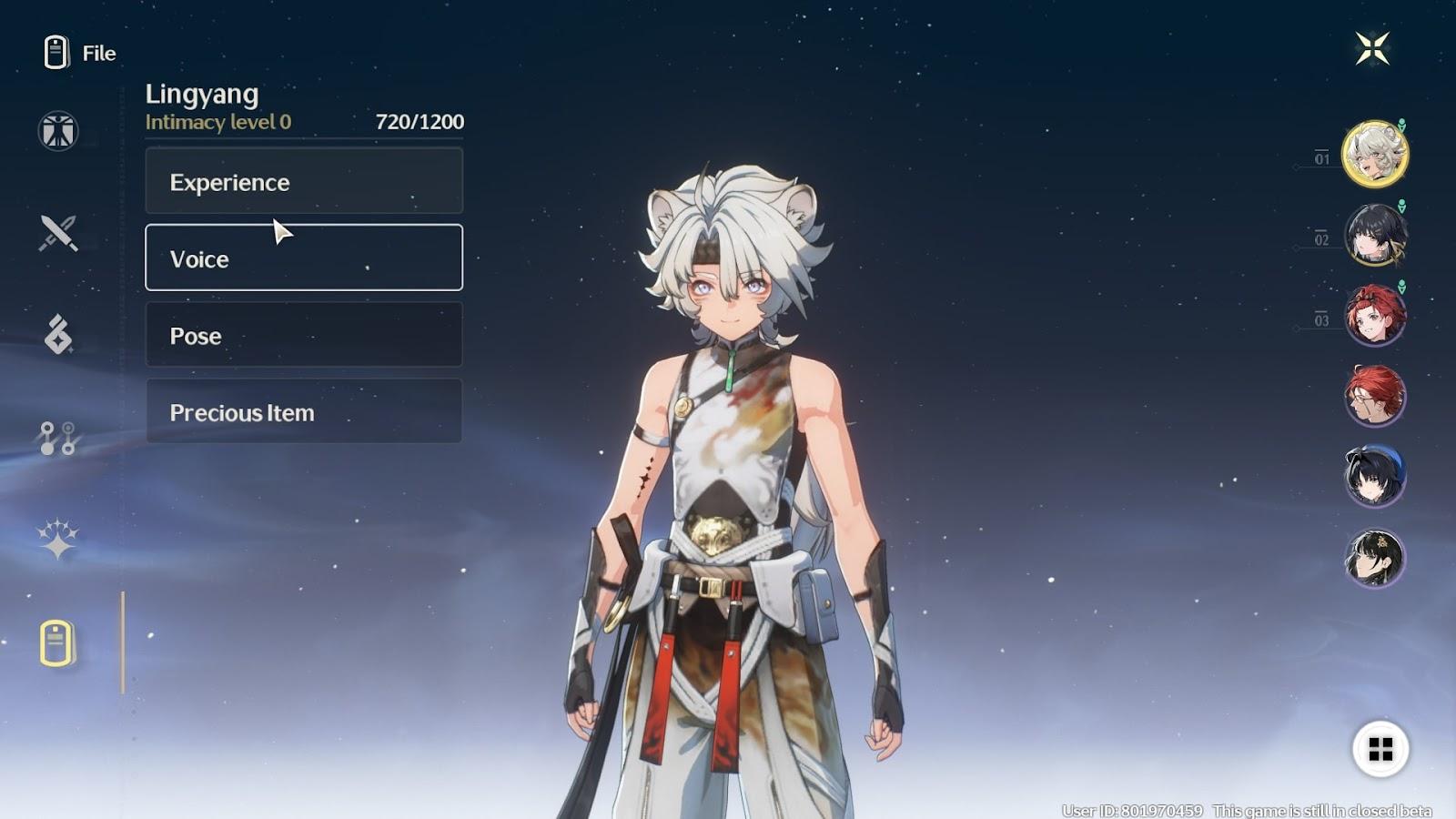Show the Precious Item entry
Image resolution: width=1456 pixels, height=819 pixels.
303,411
